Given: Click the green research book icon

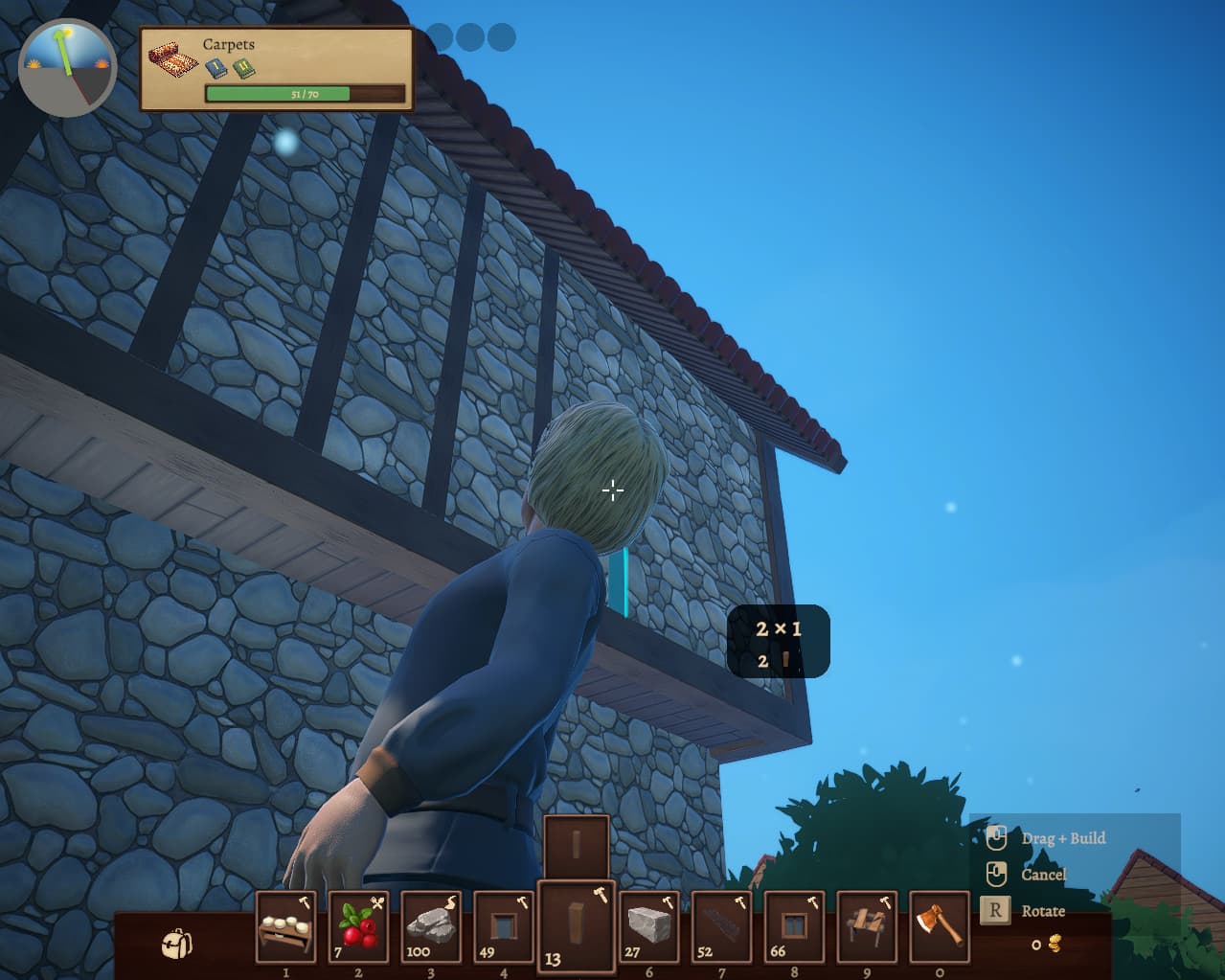Looking at the screenshot, I should pos(244,68).
